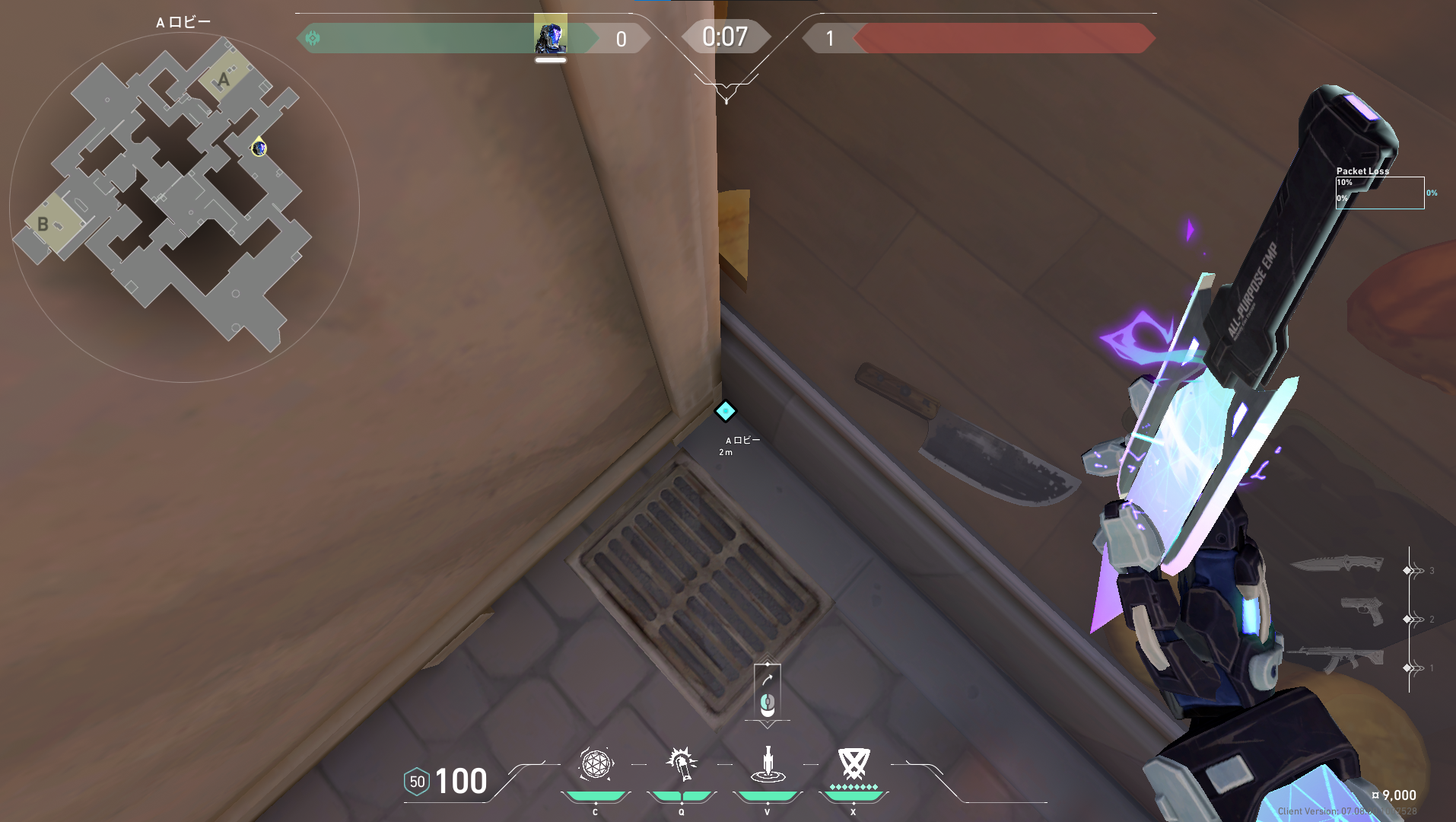Select the KAY/O portrait in team bar
The height and width of the screenshot is (822, 1456).
pos(550,37)
